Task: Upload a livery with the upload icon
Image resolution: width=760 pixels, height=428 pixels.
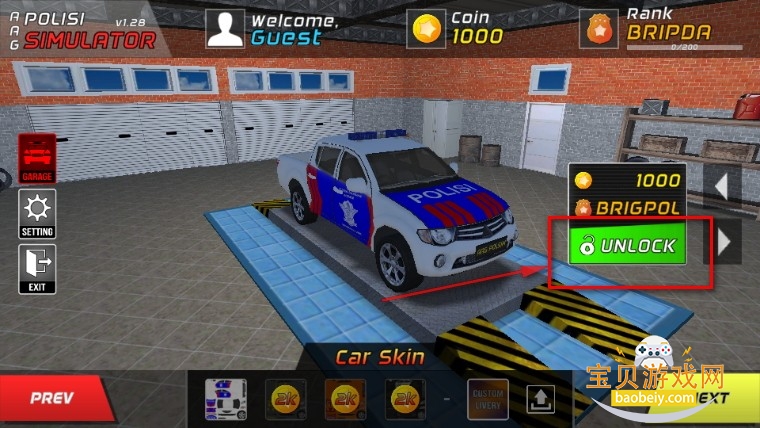Action: pos(540,399)
